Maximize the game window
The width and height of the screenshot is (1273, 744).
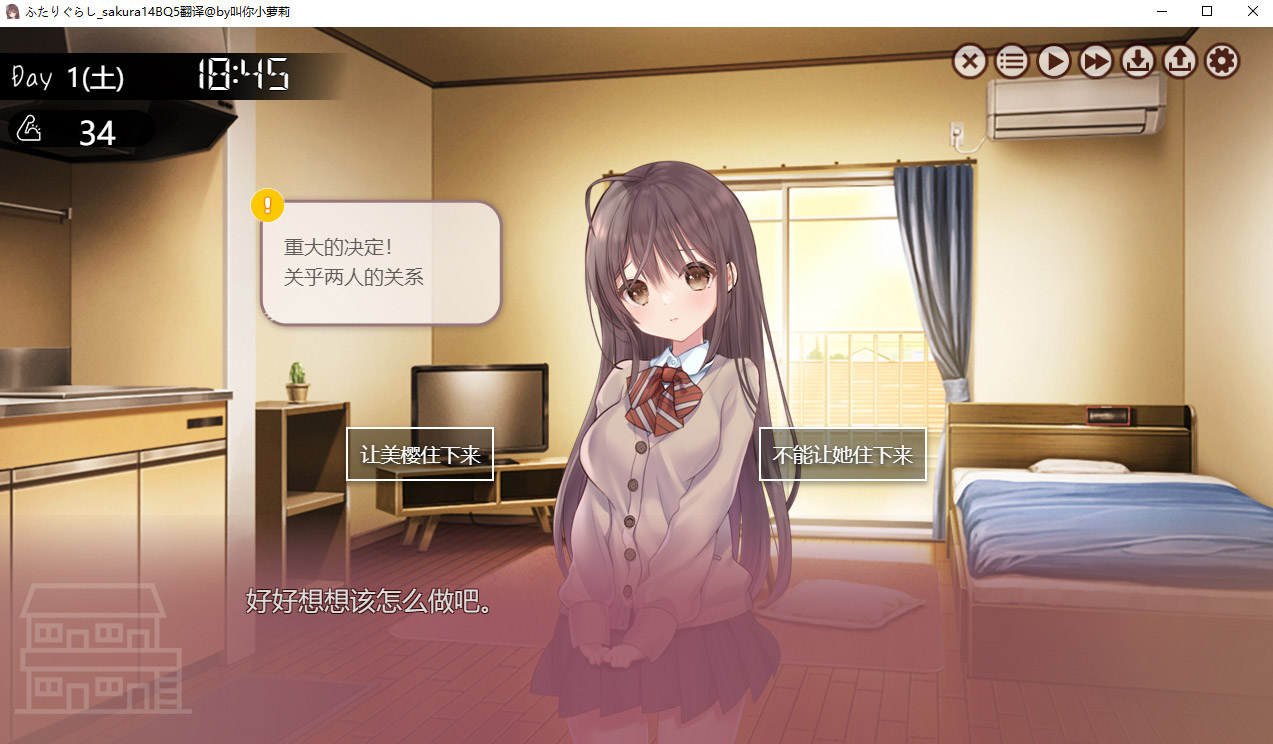(1207, 12)
